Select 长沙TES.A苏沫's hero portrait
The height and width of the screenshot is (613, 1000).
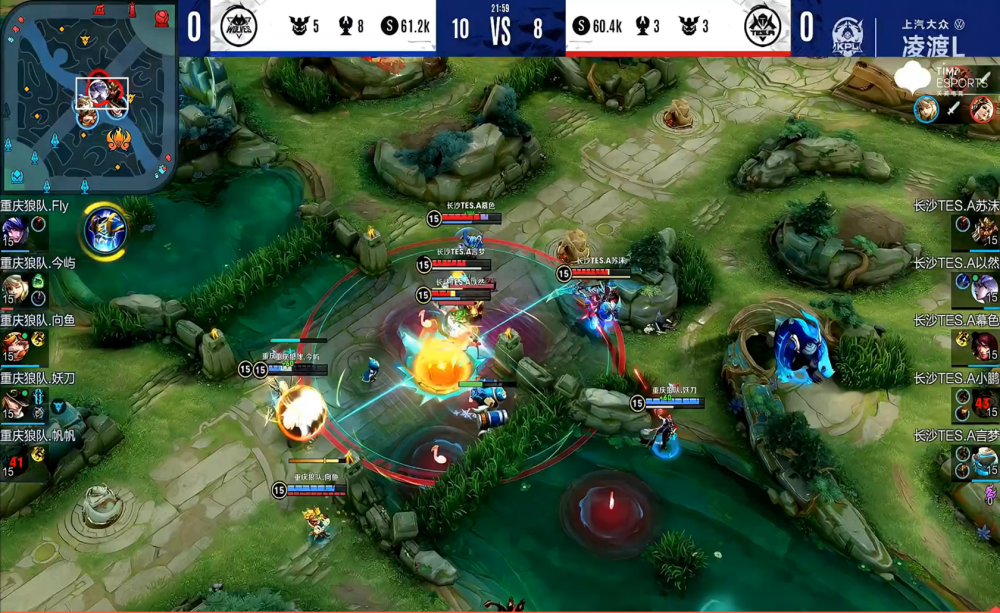(x=985, y=232)
